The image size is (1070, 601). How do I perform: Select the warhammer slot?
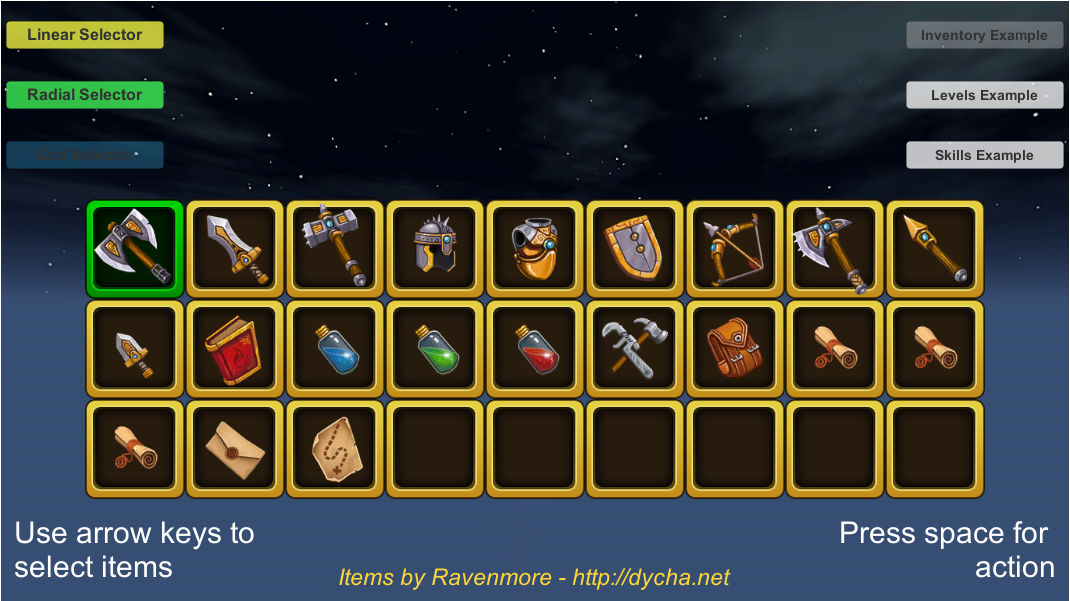pos(335,249)
